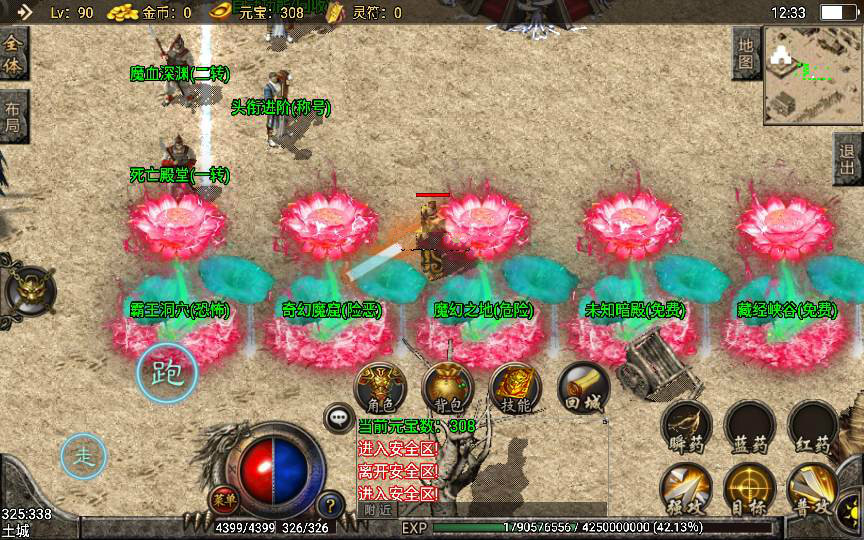
Task: Open the 背包 bag inventory
Action: pos(447,387)
